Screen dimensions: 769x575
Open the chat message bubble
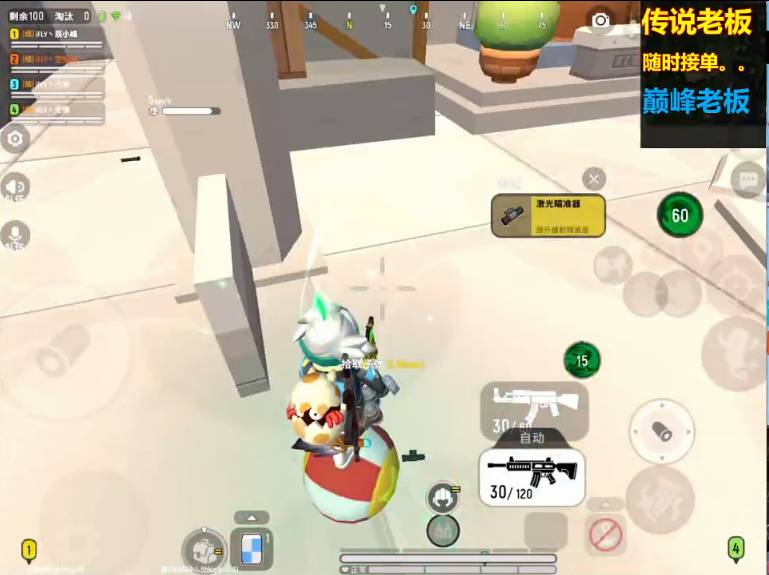747,180
